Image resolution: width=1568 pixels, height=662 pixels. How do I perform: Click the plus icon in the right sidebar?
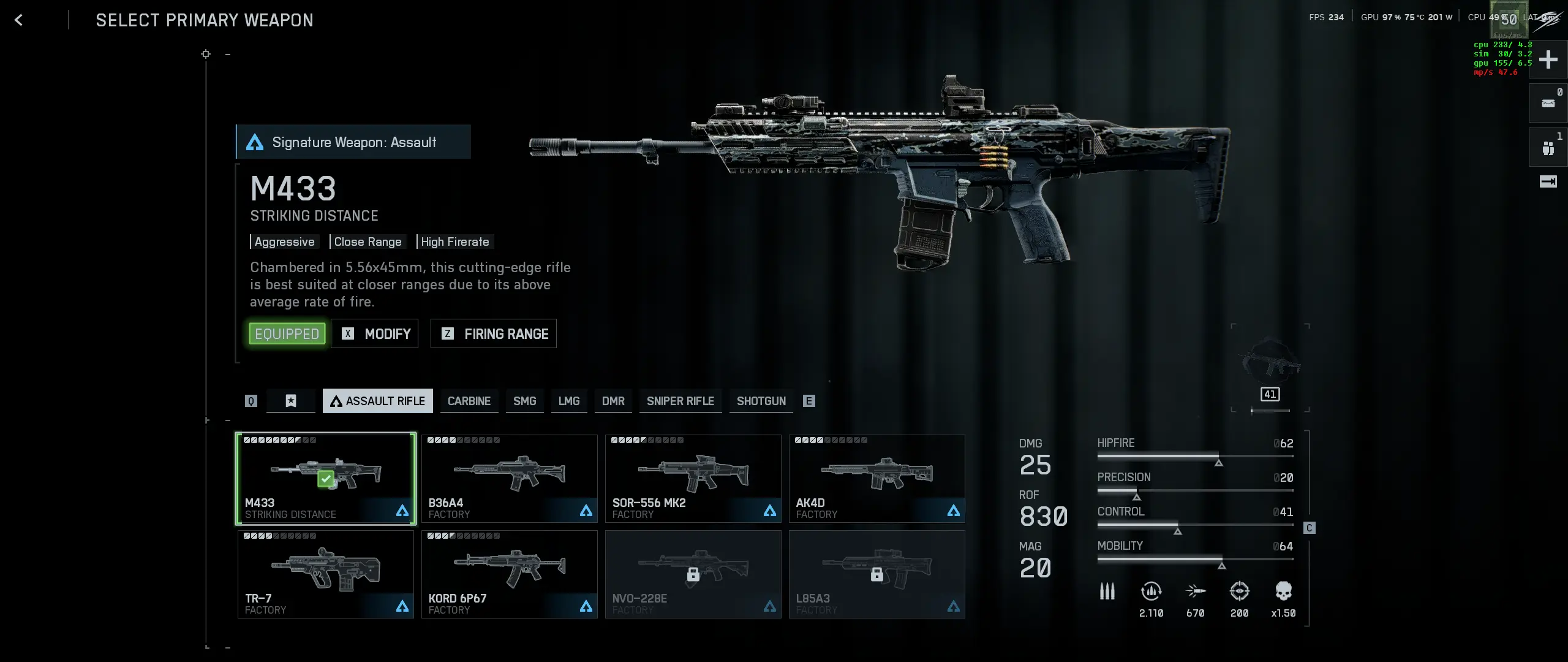click(1548, 59)
